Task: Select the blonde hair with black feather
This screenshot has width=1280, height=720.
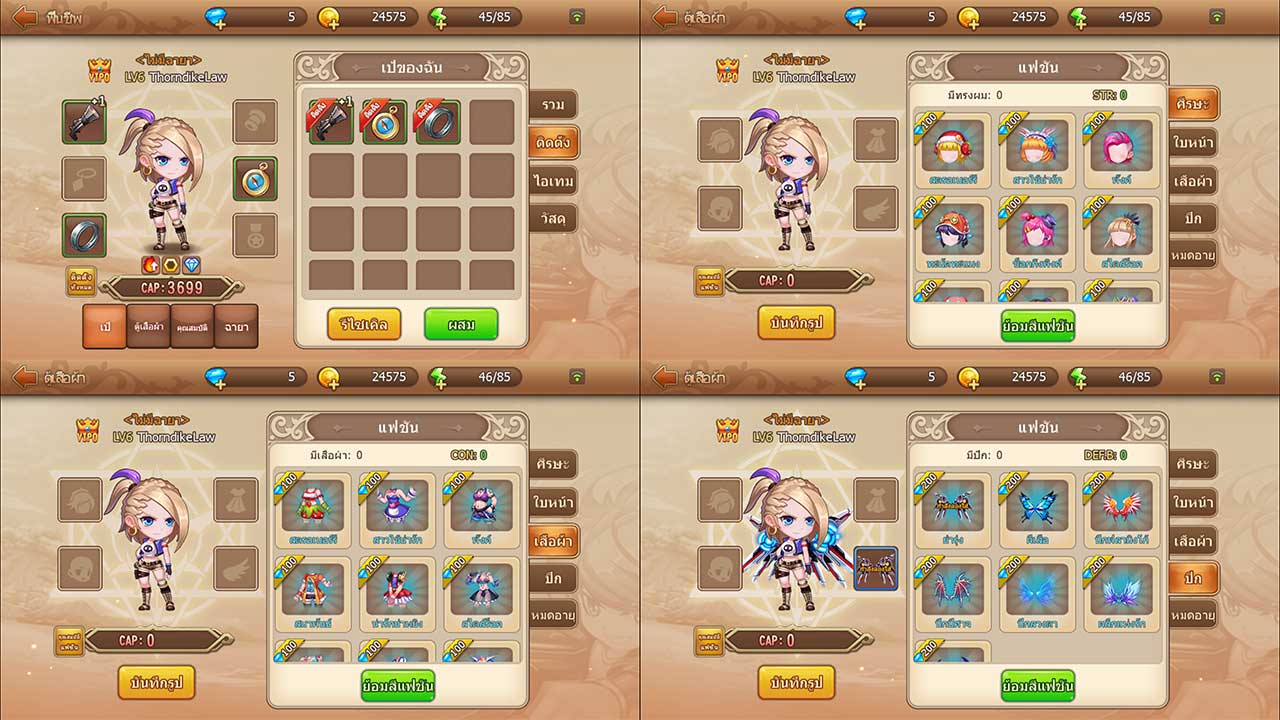Action: pos(1121,231)
